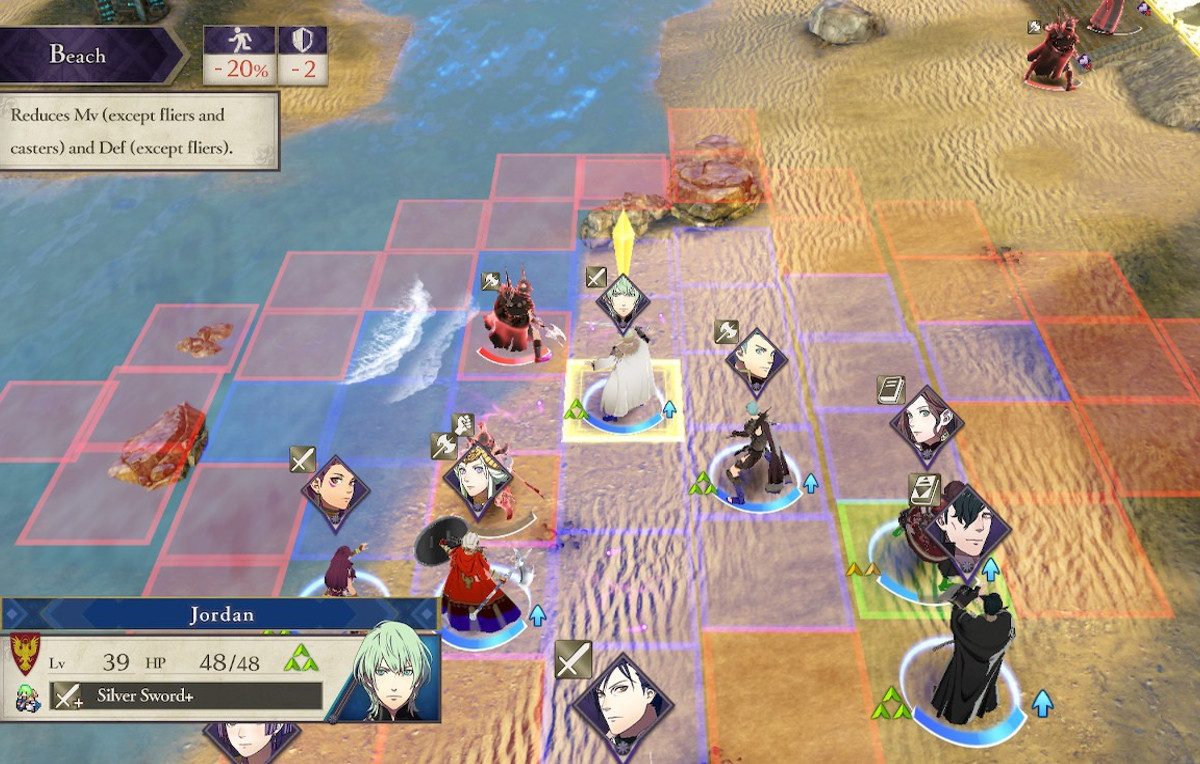Open Jordan's unit info panel portrait
This screenshot has width=1200, height=764.
pos(387,670)
